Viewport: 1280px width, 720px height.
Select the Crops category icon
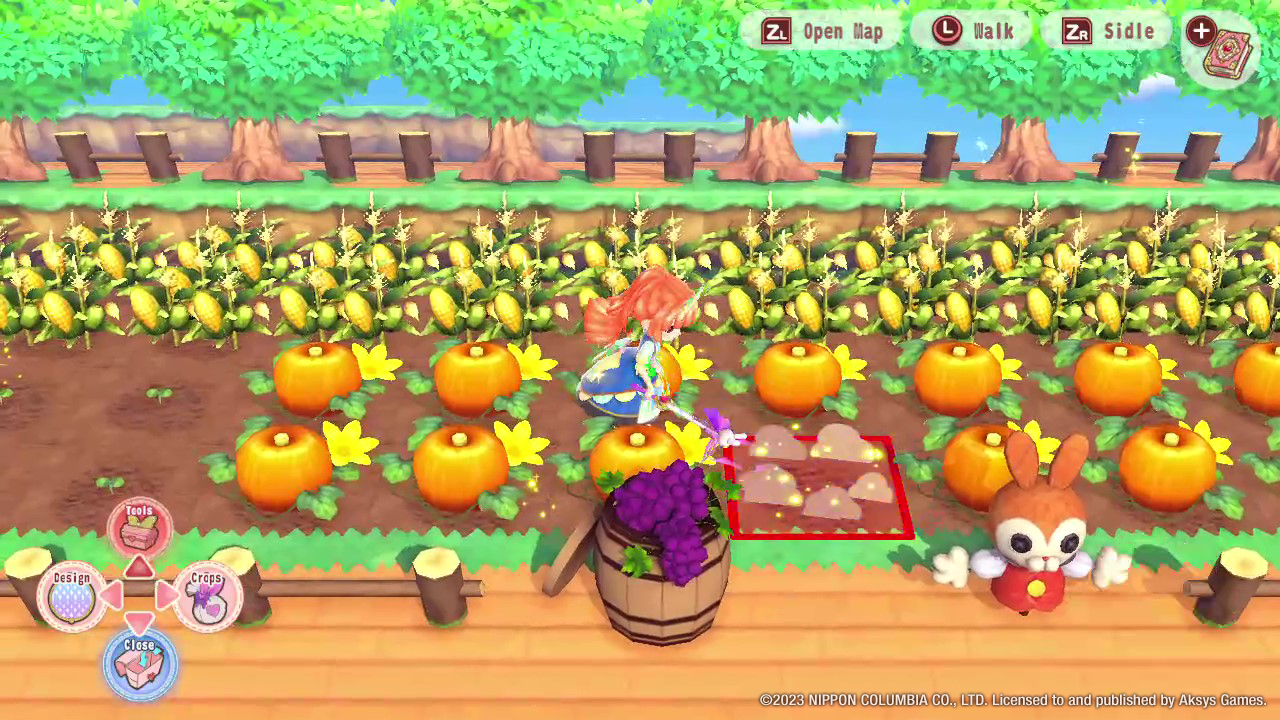click(x=210, y=594)
